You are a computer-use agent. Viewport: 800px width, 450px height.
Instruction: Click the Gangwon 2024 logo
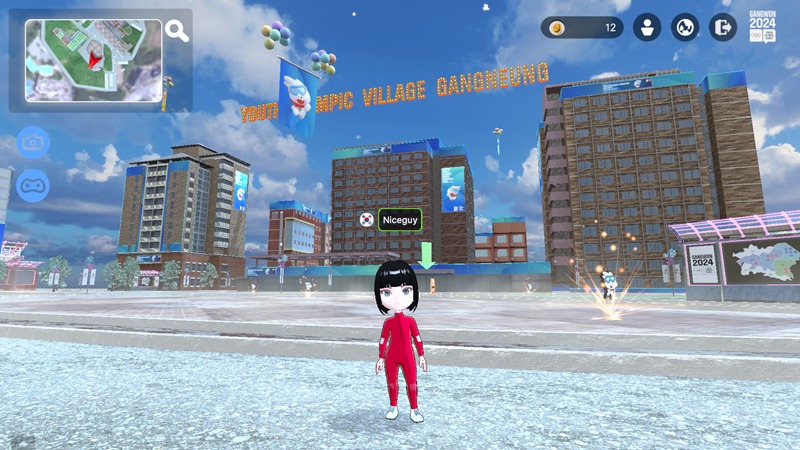coord(763,27)
